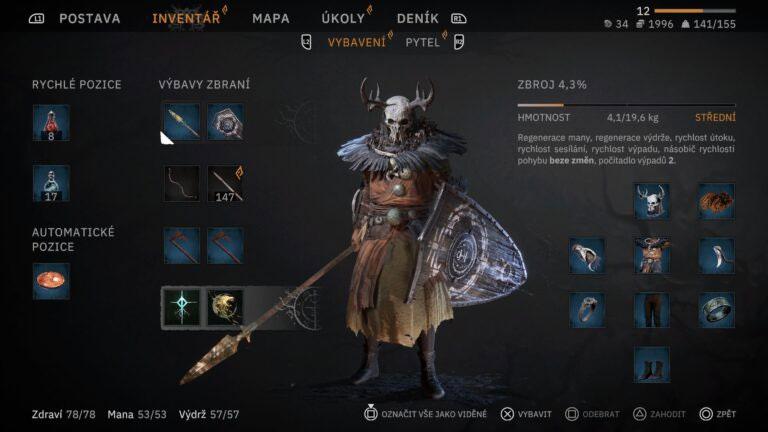Switch to the Deník journal tab
This screenshot has height=432, width=768.
pos(417,18)
